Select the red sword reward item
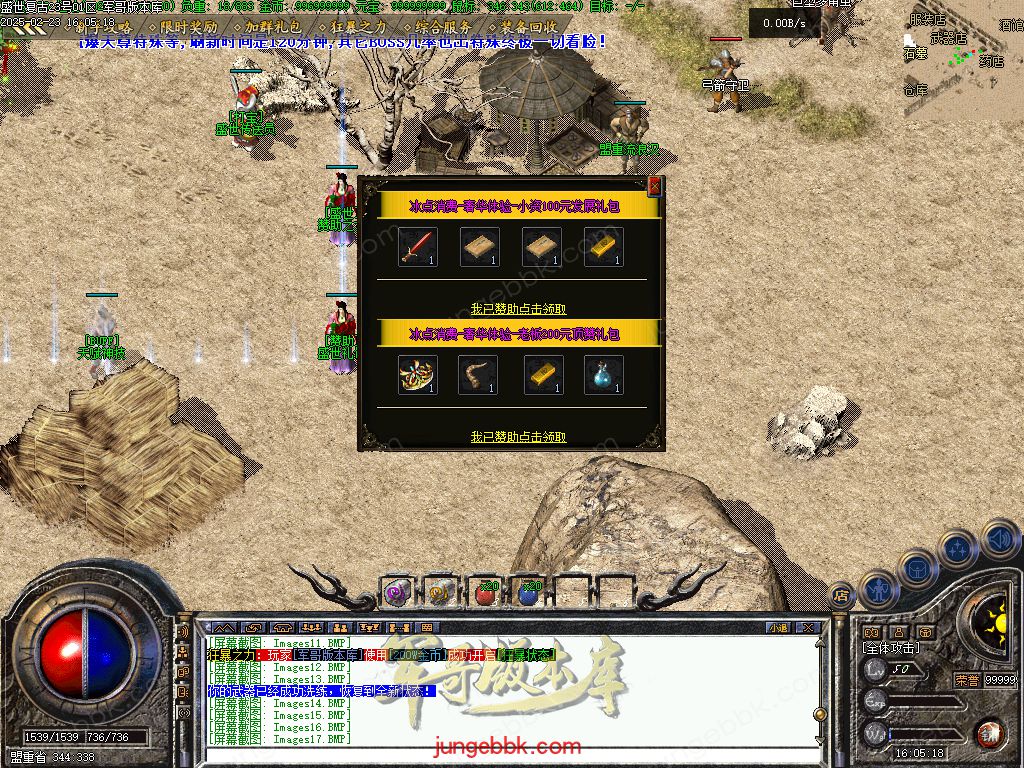Screen dimensions: 1024x768 418,247
